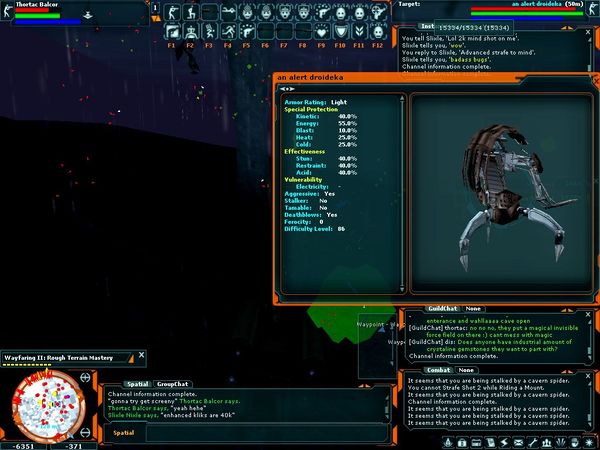Open the mail envelope menu icon

click(519, 441)
